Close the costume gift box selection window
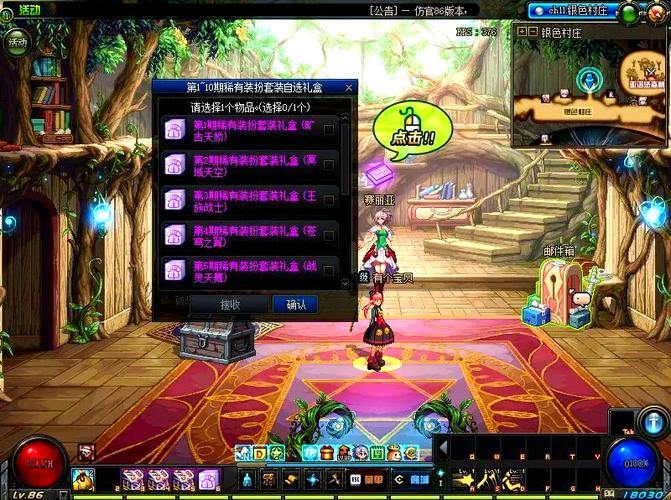Screen dimensions: 671x500 [350, 87]
